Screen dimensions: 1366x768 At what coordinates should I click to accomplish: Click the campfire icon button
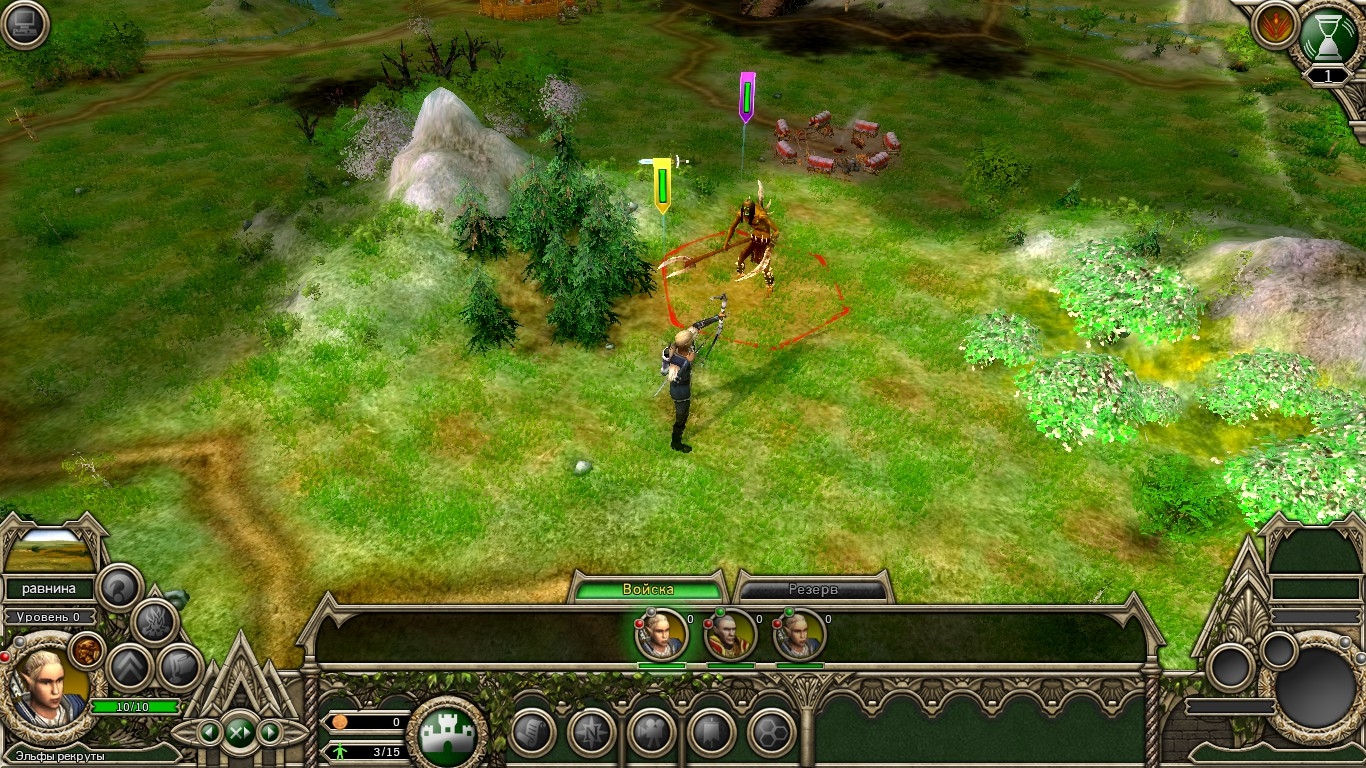(154, 622)
